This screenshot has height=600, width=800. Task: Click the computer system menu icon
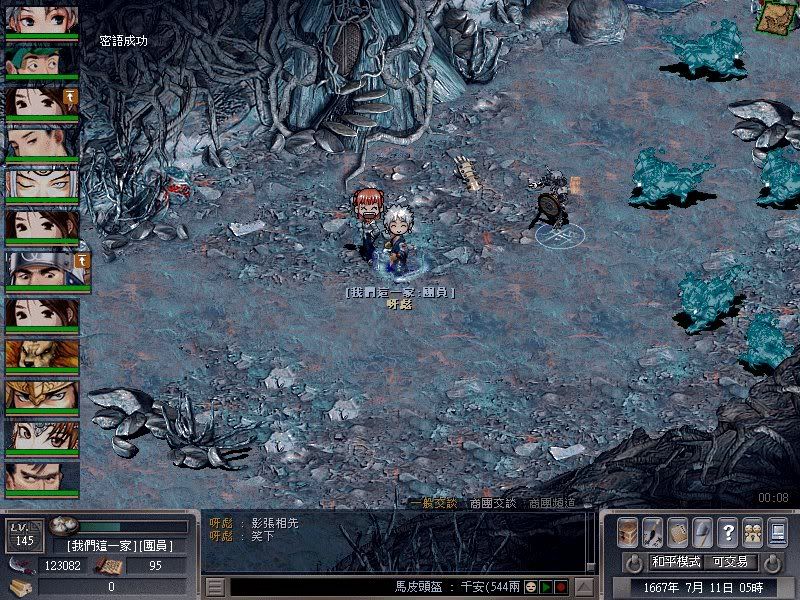[x=777, y=532]
